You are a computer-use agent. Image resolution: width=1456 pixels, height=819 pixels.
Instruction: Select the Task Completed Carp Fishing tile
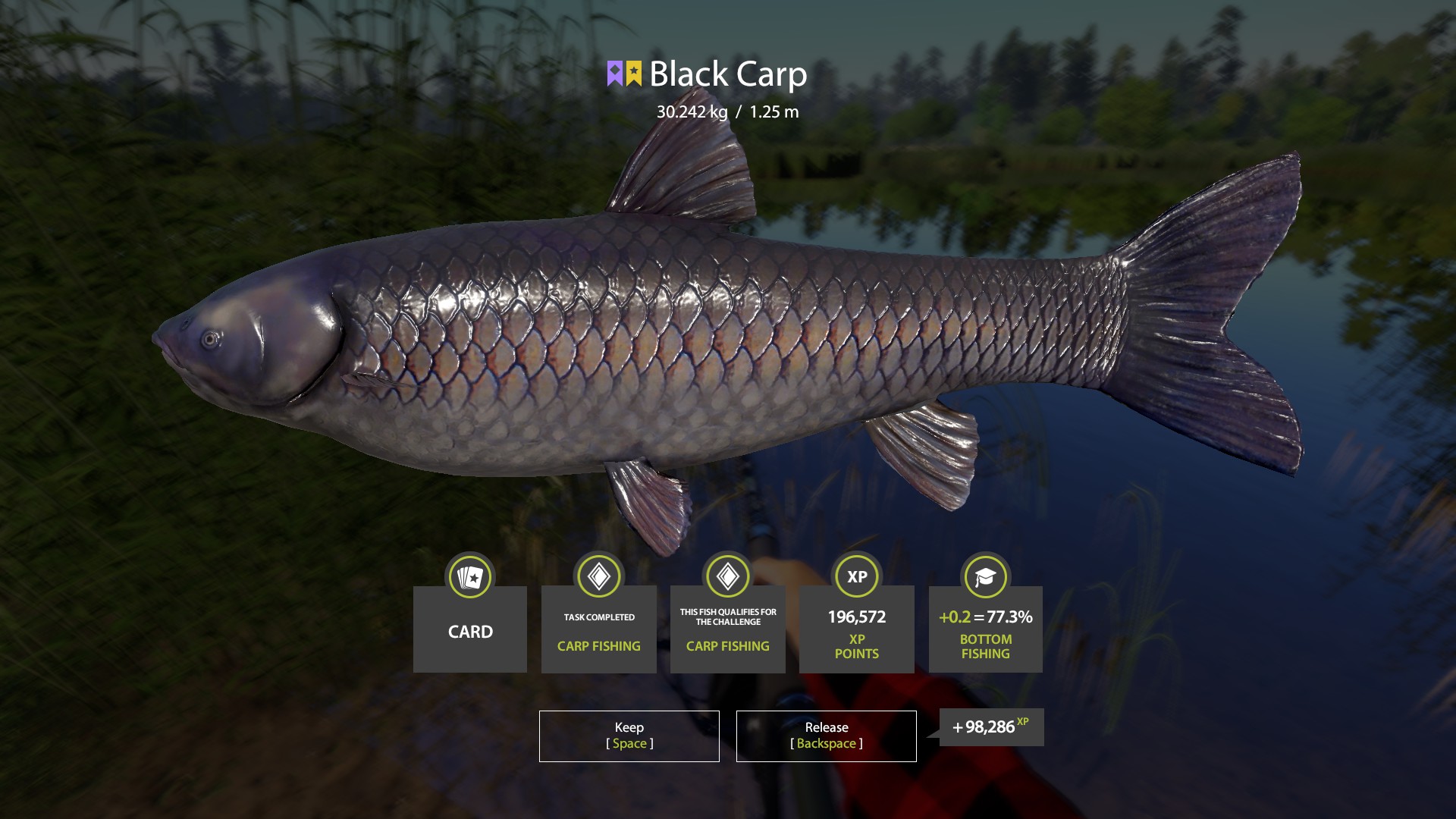pyautogui.click(x=599, y=629)
